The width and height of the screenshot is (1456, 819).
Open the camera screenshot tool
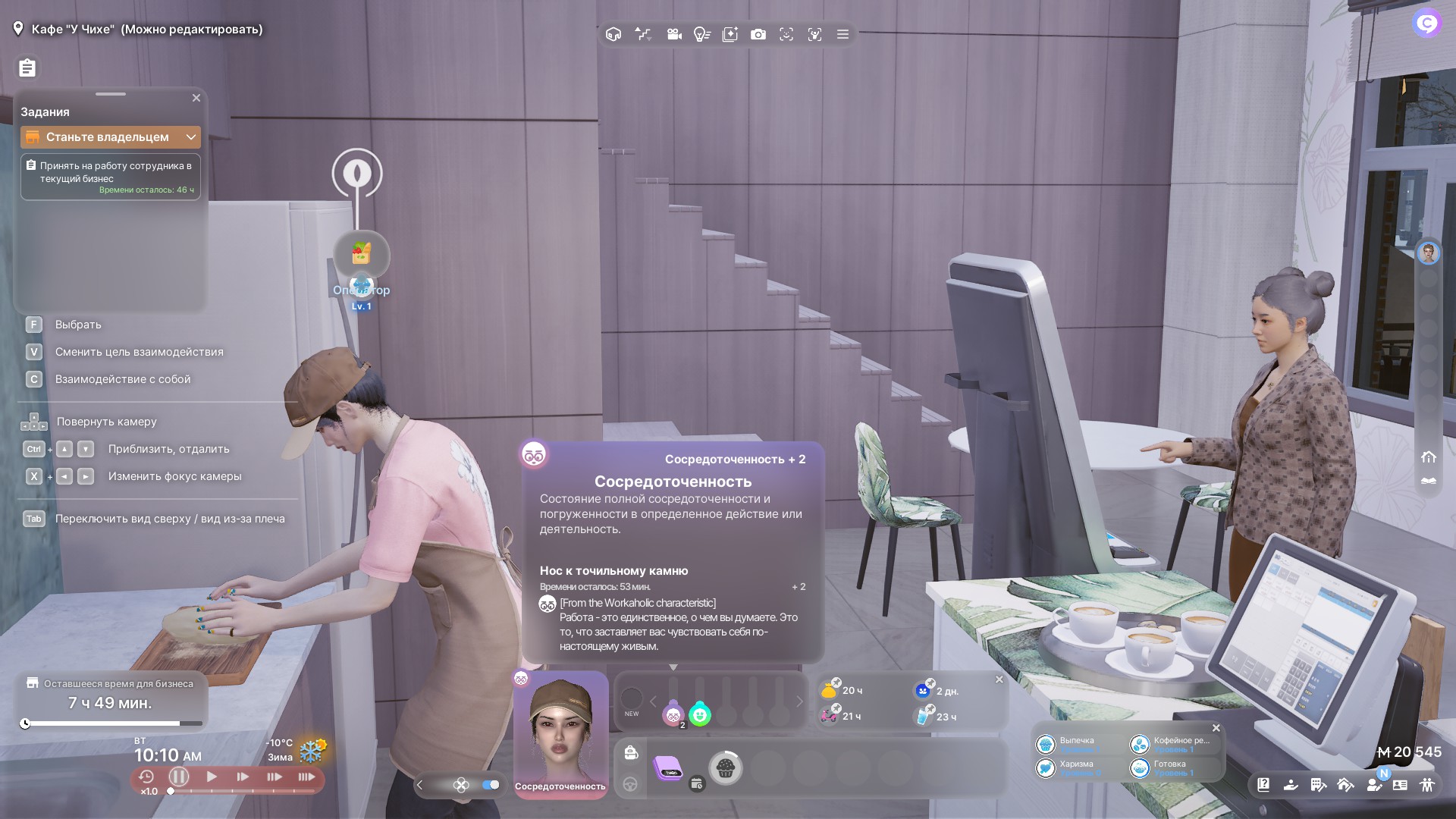(758, 35)
